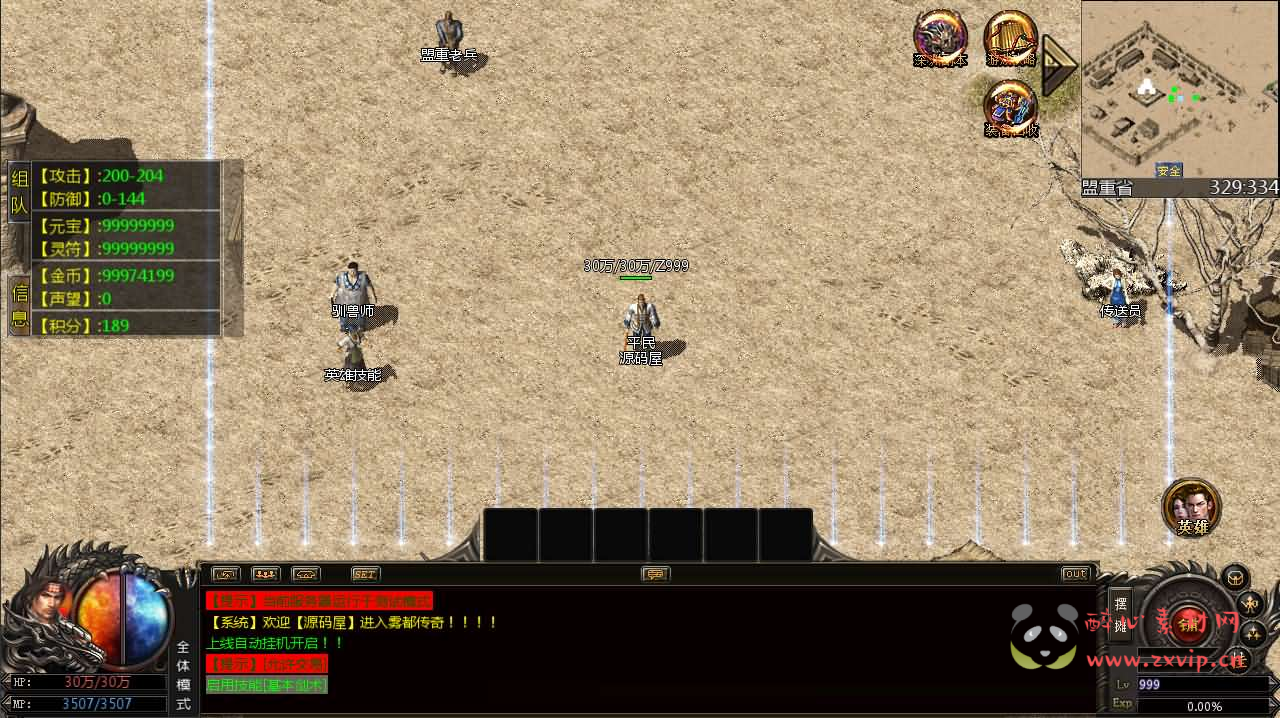Click the chat bubble icon in chat bar
Image resolution: width=1280 pixels, height=718 pixels.
tap(656, 574)
